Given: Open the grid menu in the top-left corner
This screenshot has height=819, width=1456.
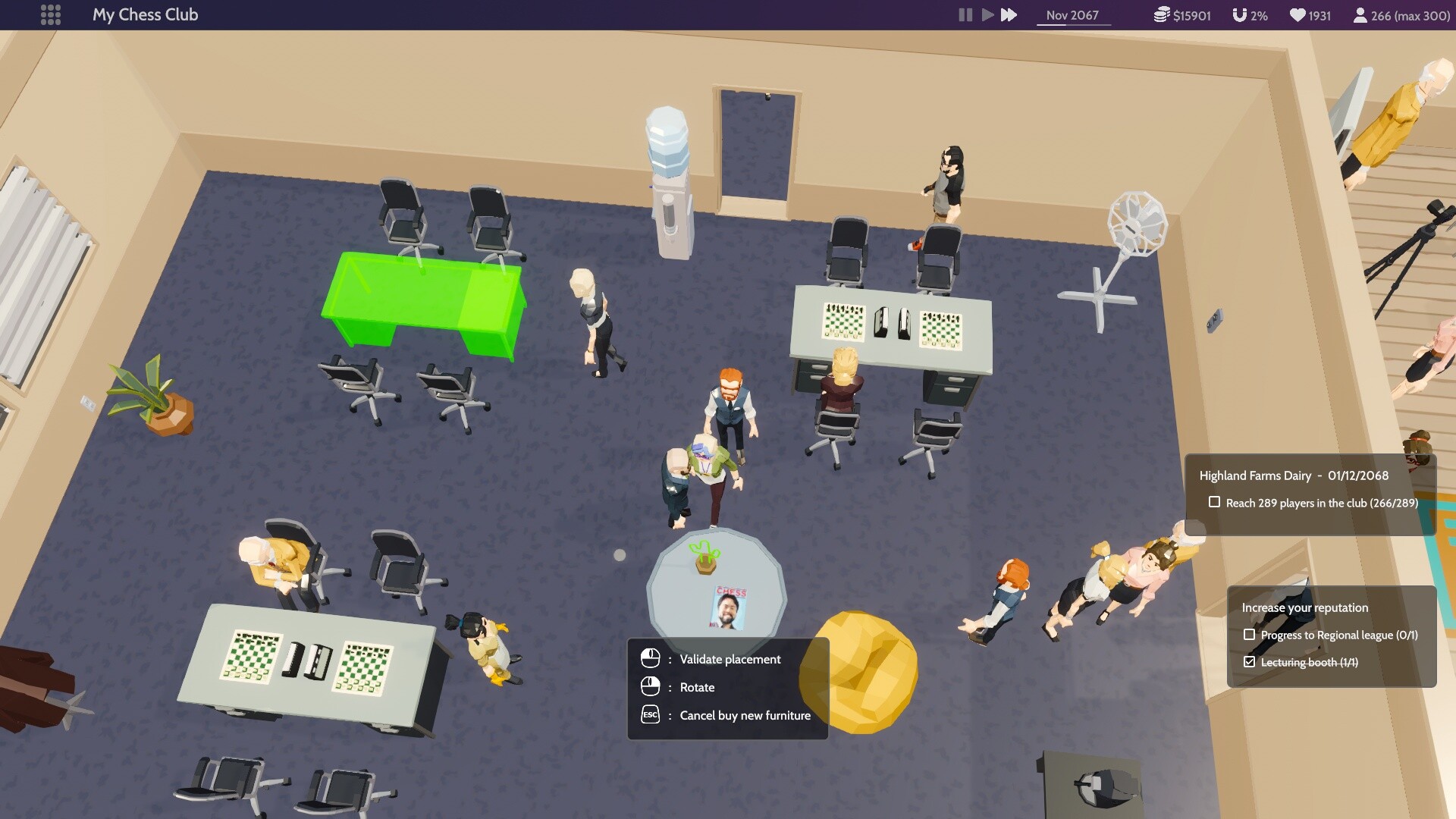Looking at the screenshot, I should click(51, 14).
